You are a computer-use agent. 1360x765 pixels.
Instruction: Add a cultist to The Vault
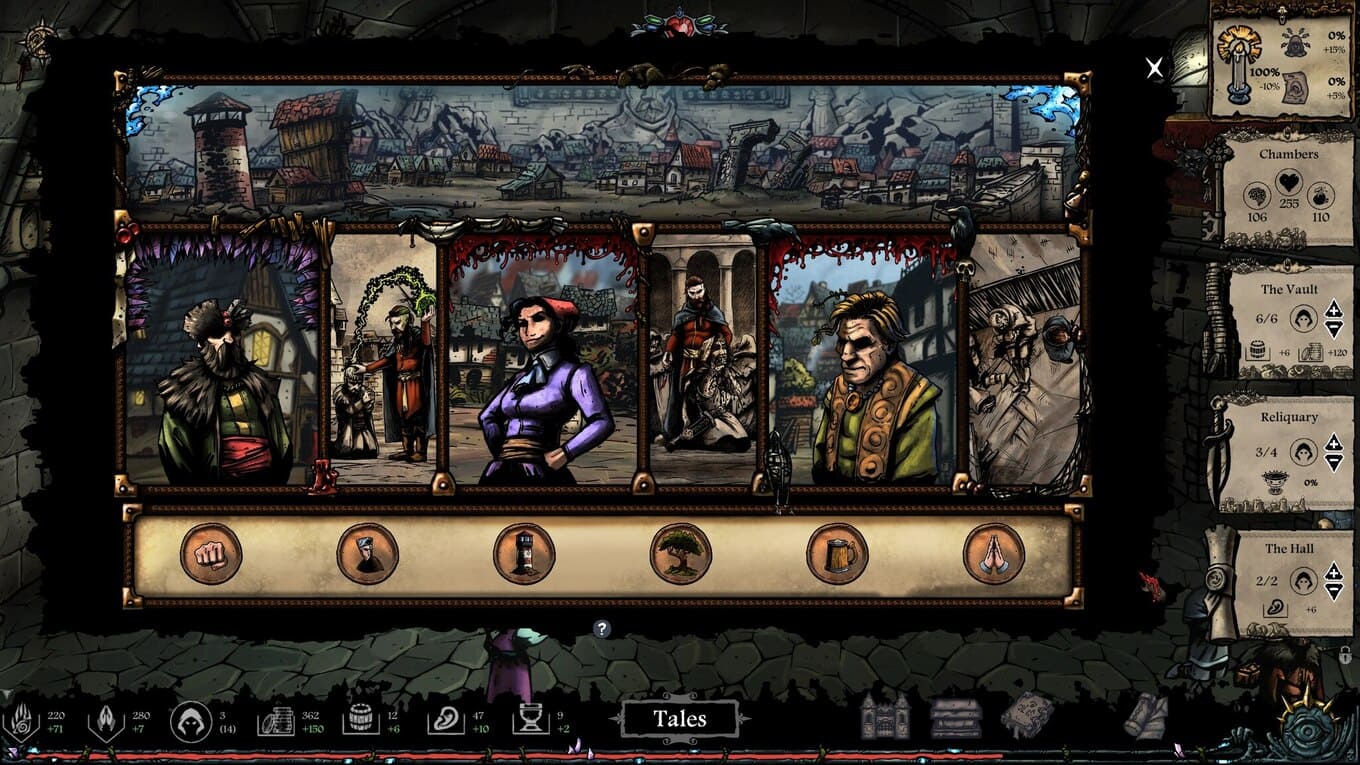tap(1333, 311)
